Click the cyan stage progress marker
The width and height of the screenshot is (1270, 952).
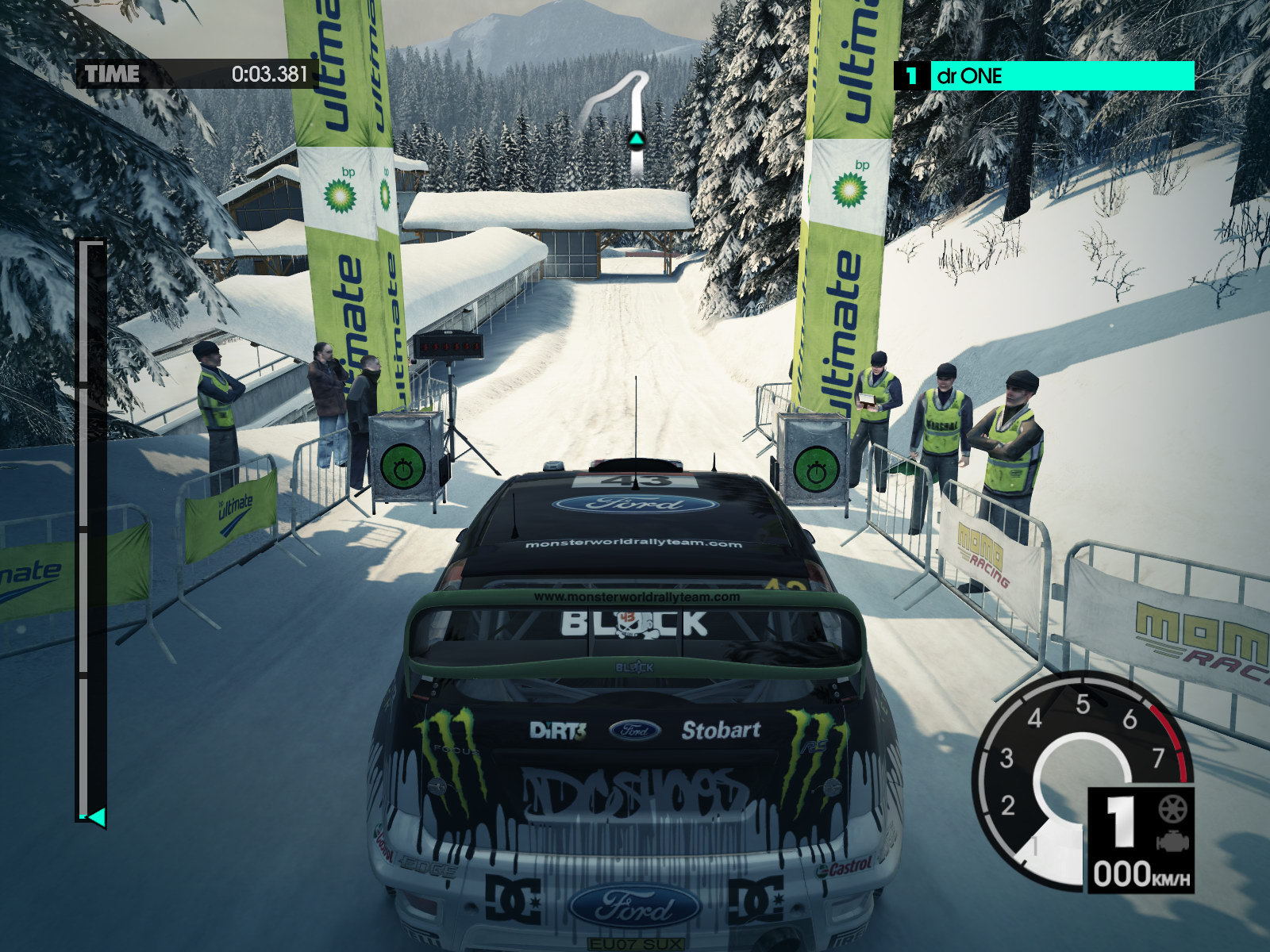(x=97, y=816)
